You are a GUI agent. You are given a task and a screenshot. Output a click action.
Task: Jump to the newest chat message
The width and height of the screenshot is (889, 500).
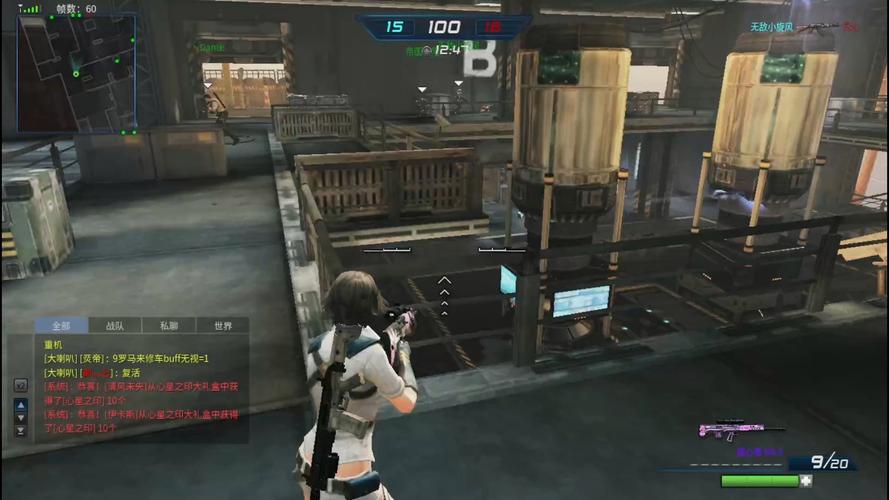pos(20,431)
